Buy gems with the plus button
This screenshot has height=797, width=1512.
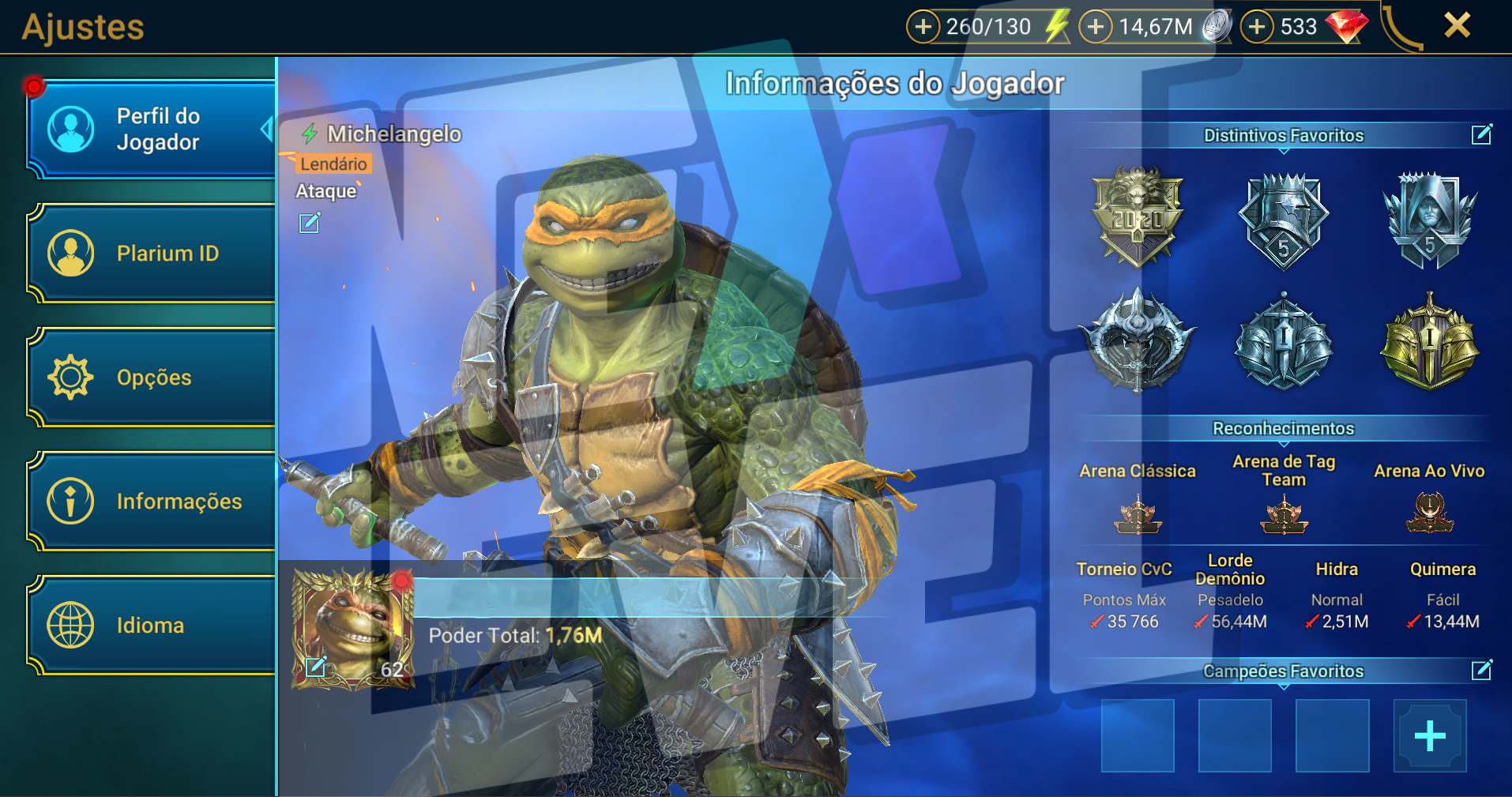[x=1257, y=27]
